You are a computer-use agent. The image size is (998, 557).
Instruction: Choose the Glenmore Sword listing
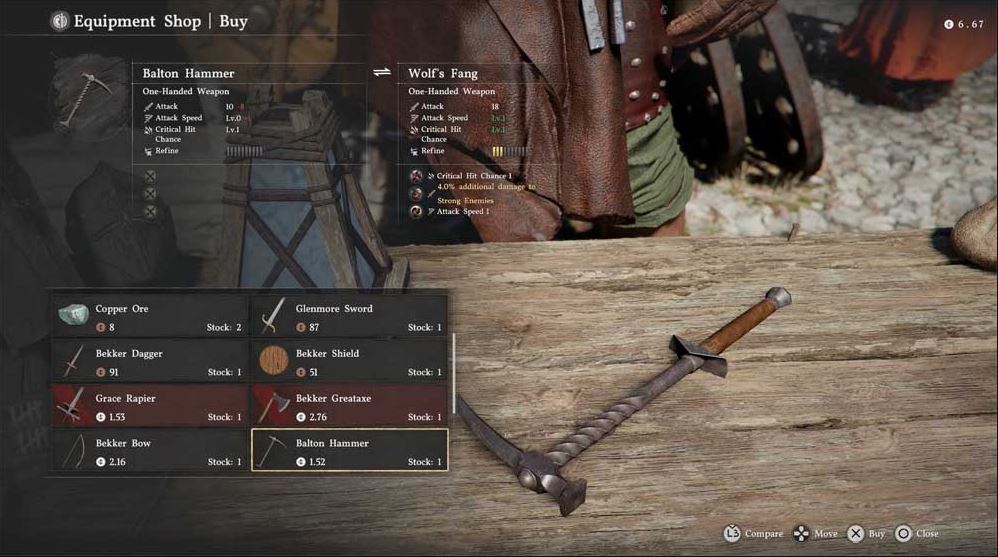[x=349, y=316]
